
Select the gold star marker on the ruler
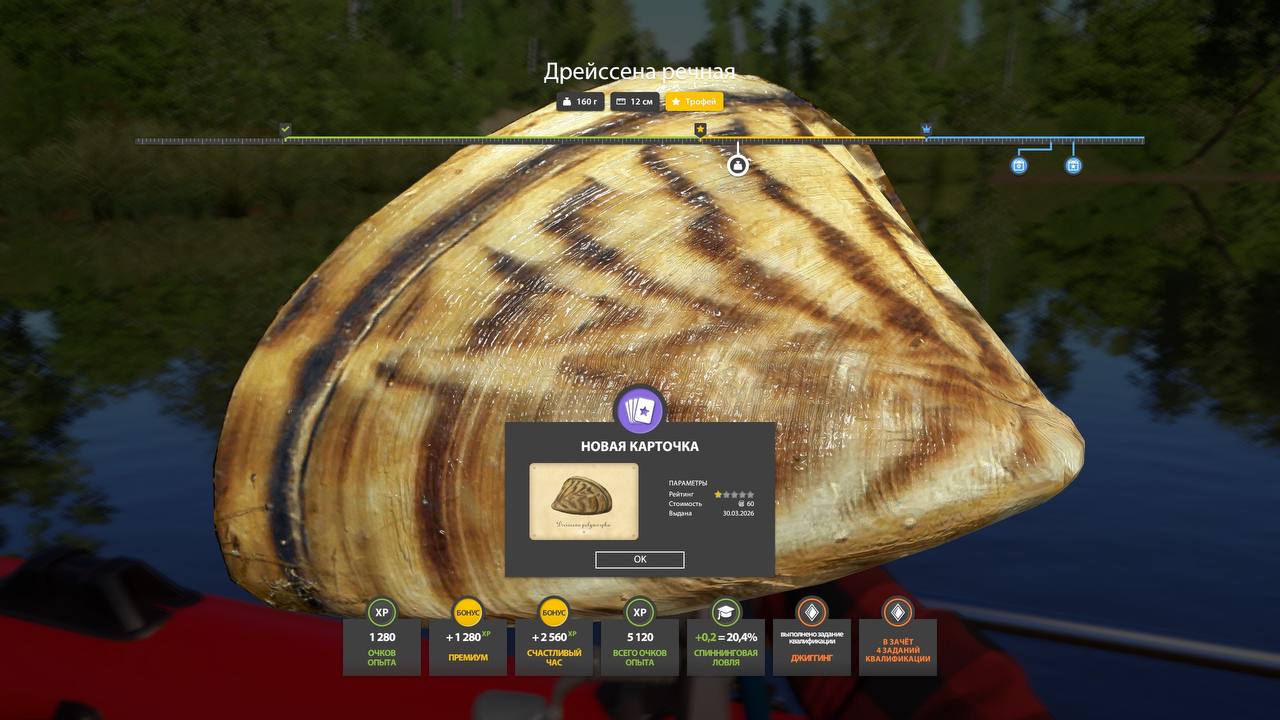click(700, 129)
